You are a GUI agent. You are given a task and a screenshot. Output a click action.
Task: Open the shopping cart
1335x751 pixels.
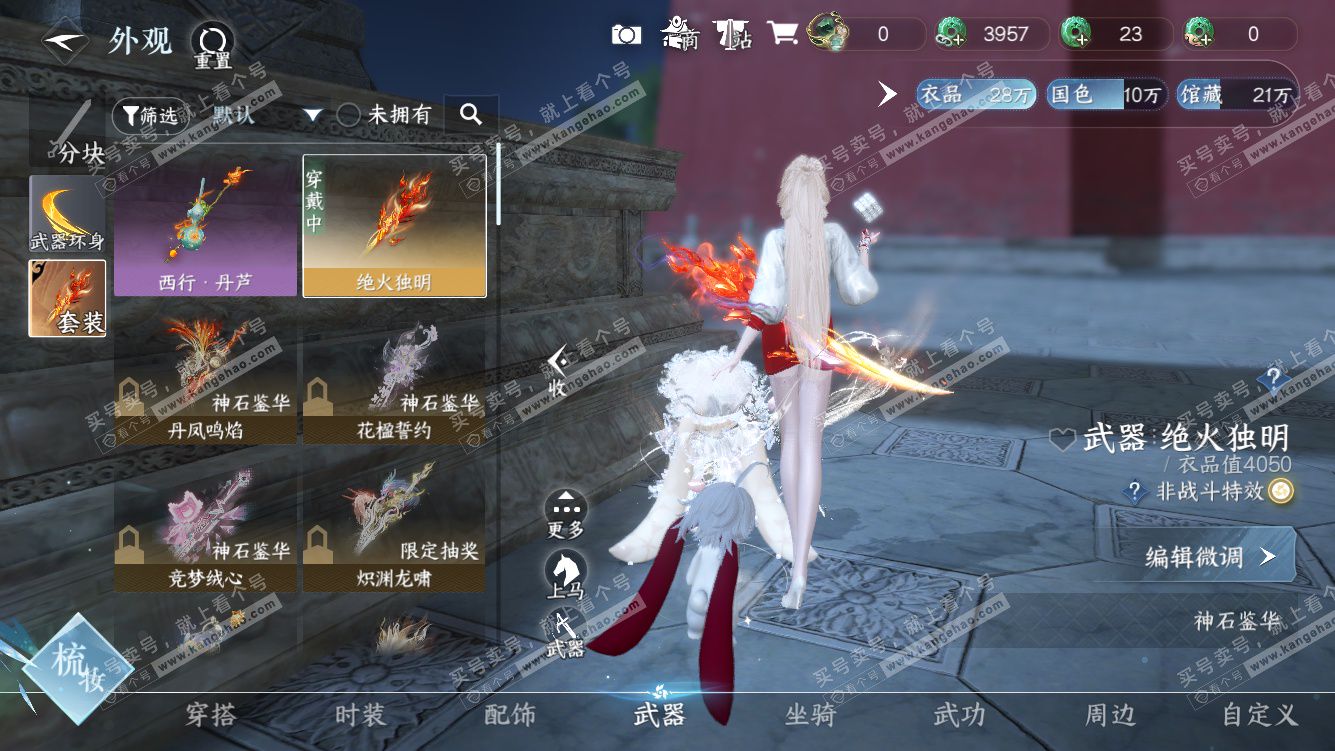(782, 34)
